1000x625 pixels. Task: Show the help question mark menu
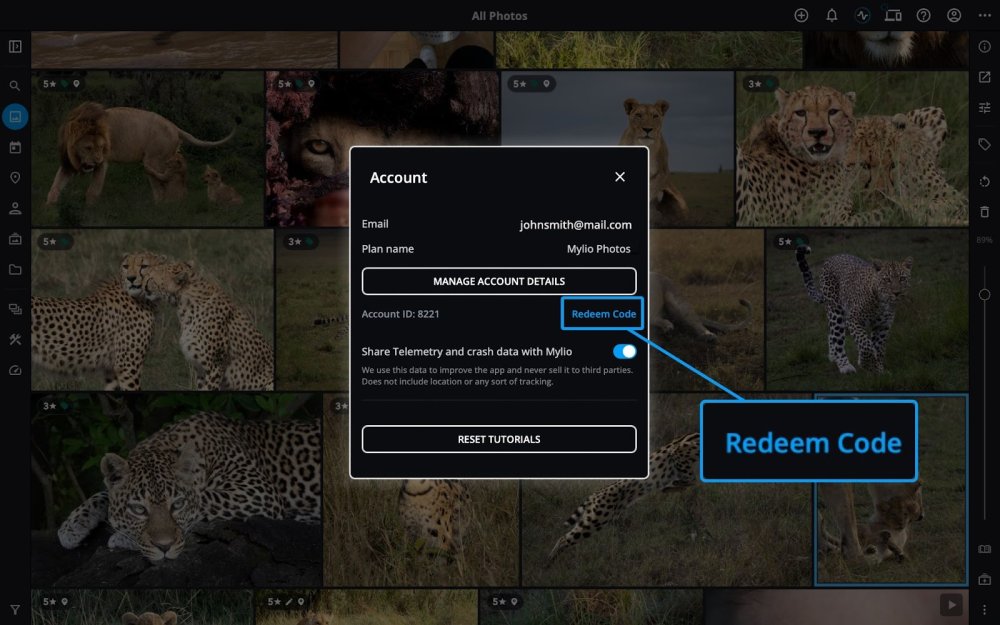[x=924, y=15]
